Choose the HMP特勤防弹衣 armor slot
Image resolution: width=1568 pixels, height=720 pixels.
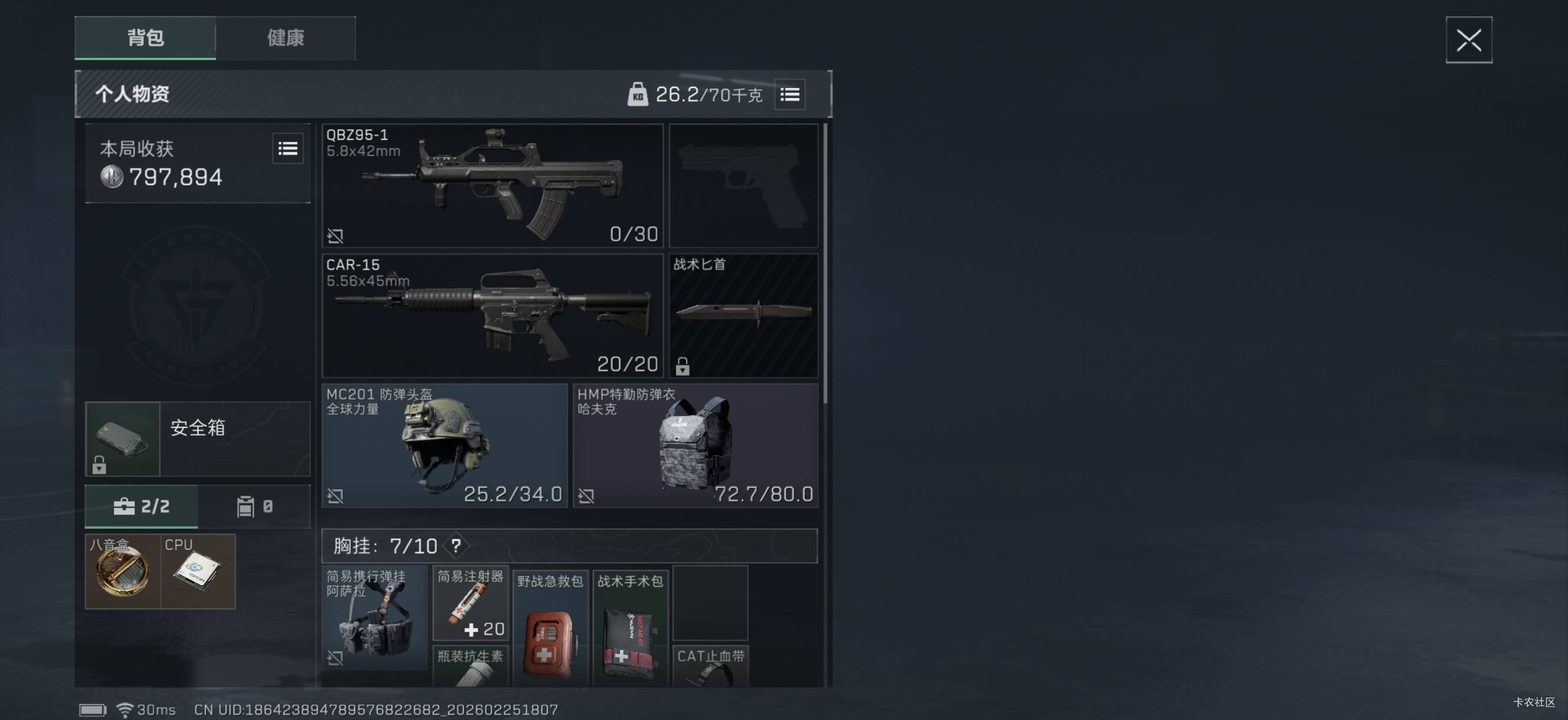point(695,446)
